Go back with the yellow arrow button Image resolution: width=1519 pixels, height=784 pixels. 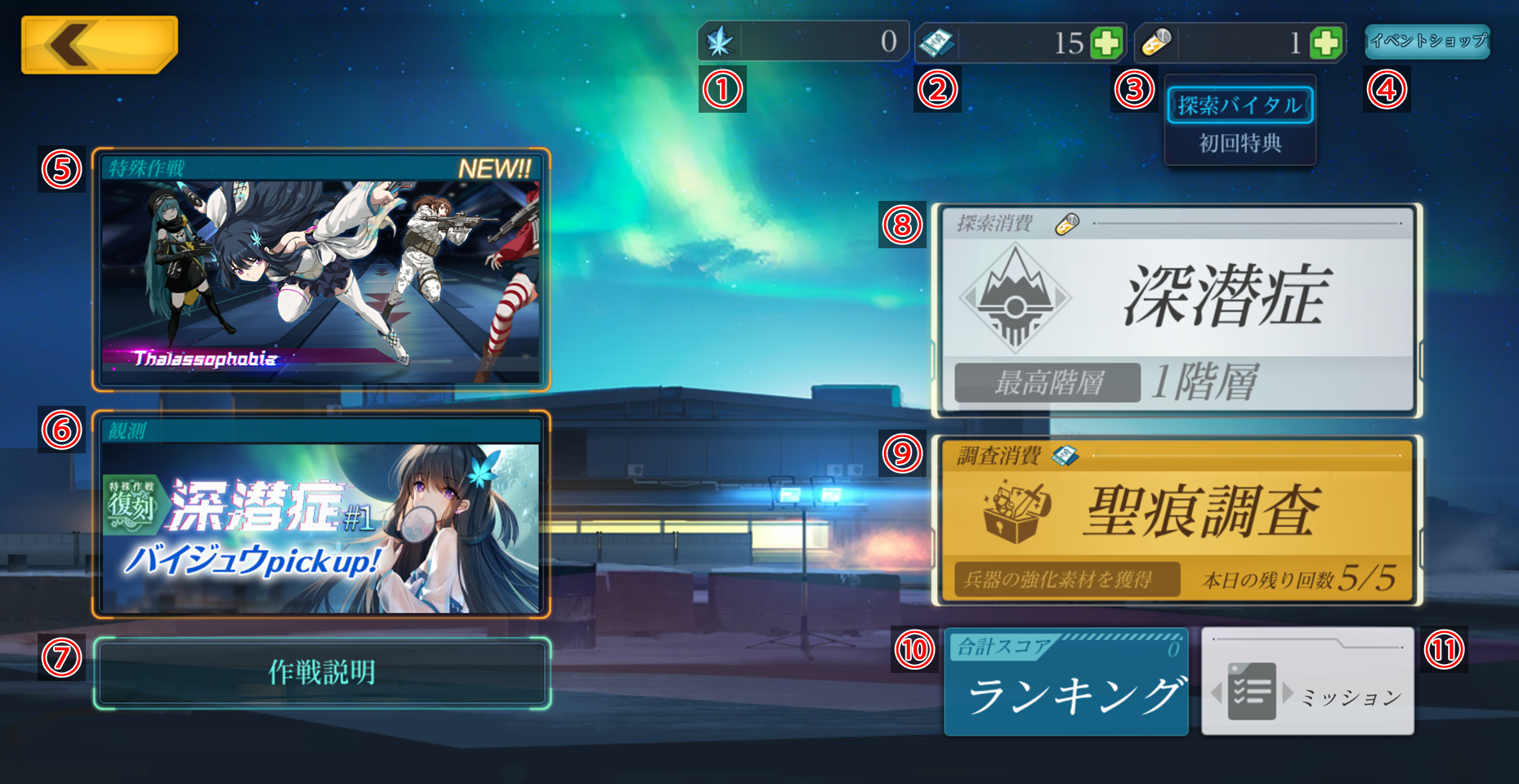(x=99, y=45)
